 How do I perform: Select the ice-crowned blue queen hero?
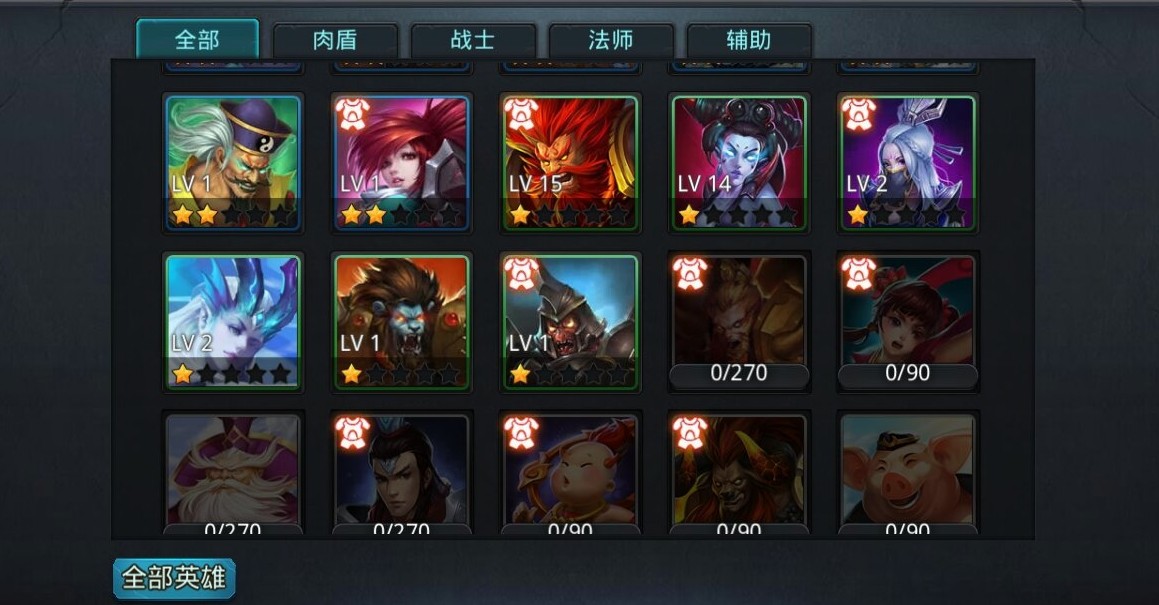tap(233, 322)
